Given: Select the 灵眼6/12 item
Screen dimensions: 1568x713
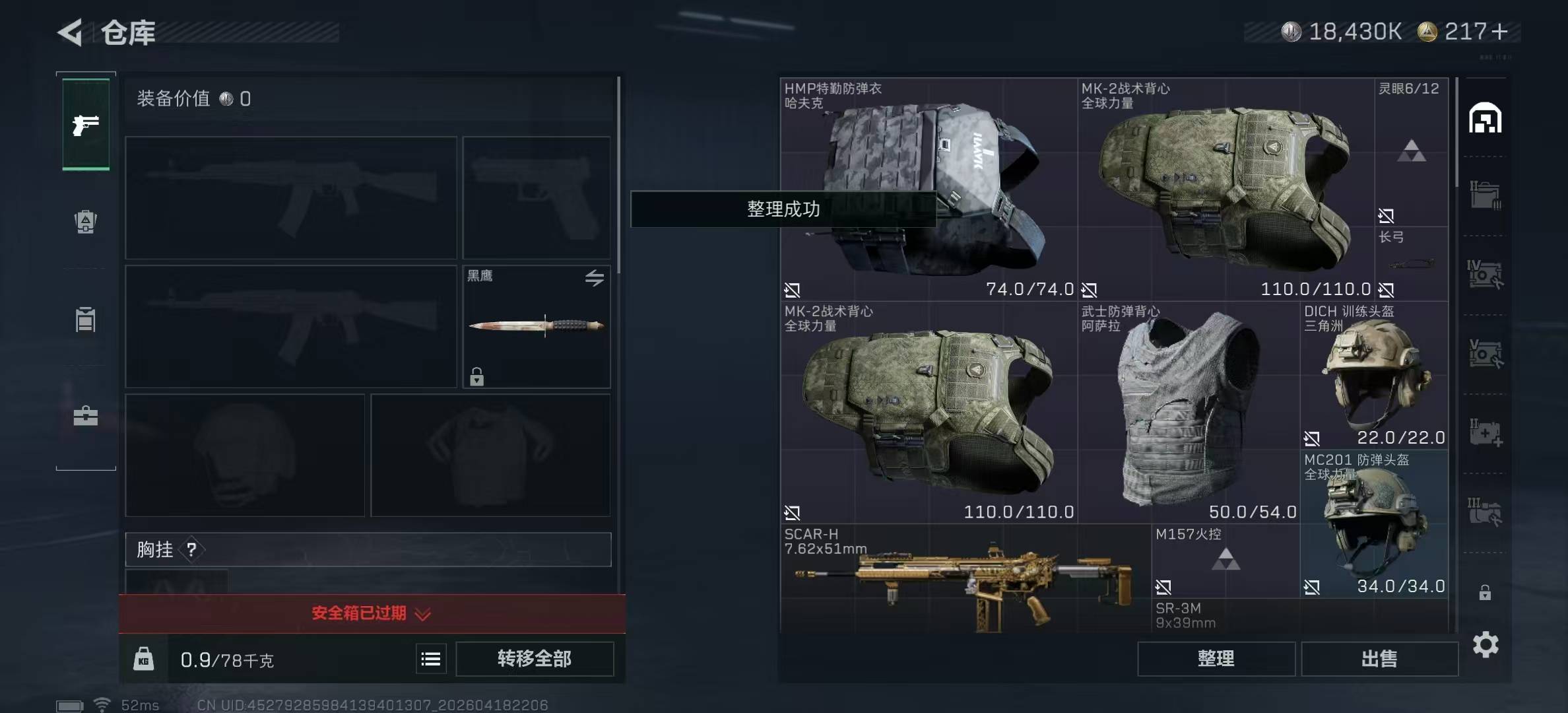Looking at the screenshot, I should (x=1411, y=152).
